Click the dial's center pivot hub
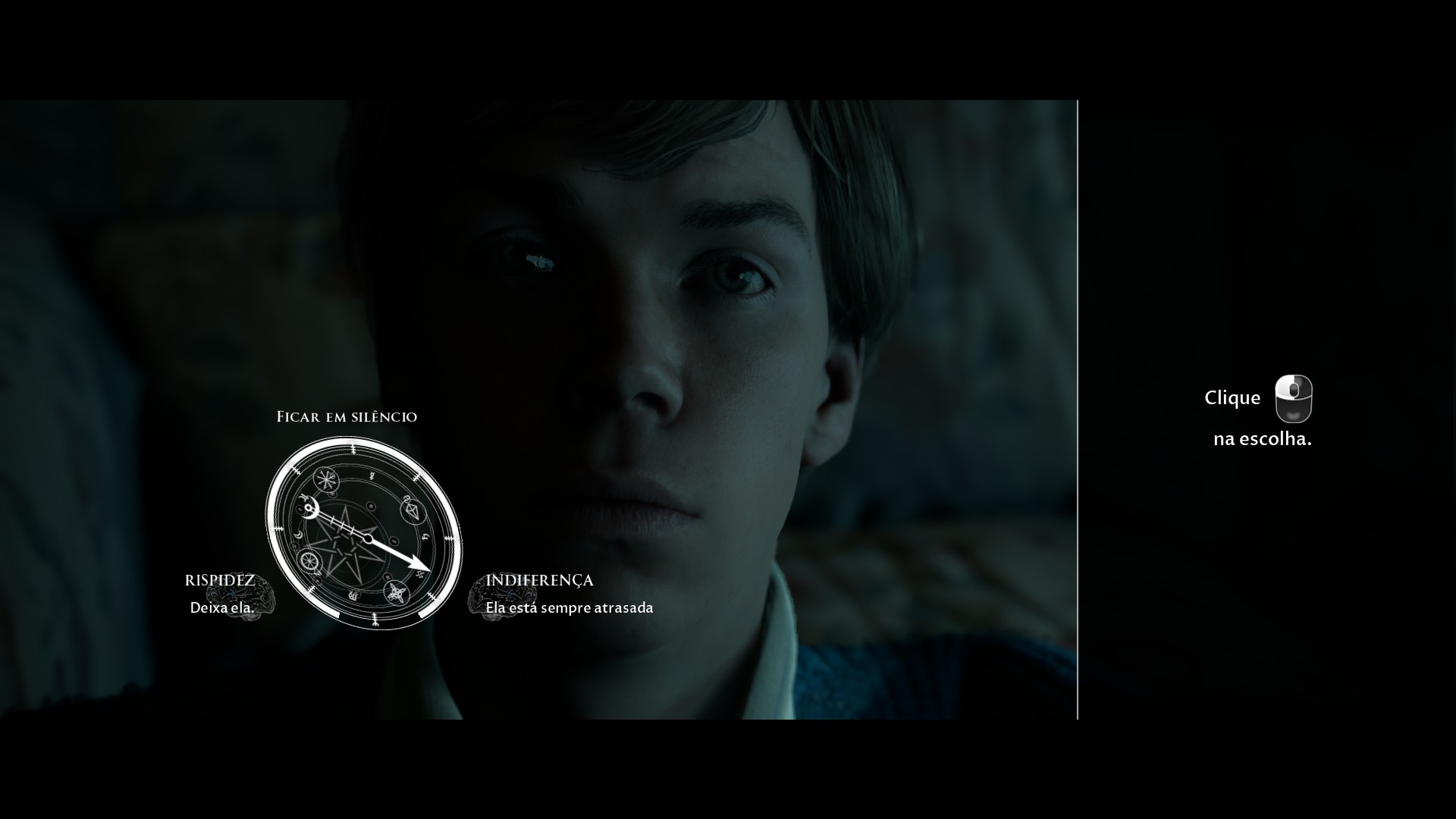1456x819 pixels. point(369,538)
